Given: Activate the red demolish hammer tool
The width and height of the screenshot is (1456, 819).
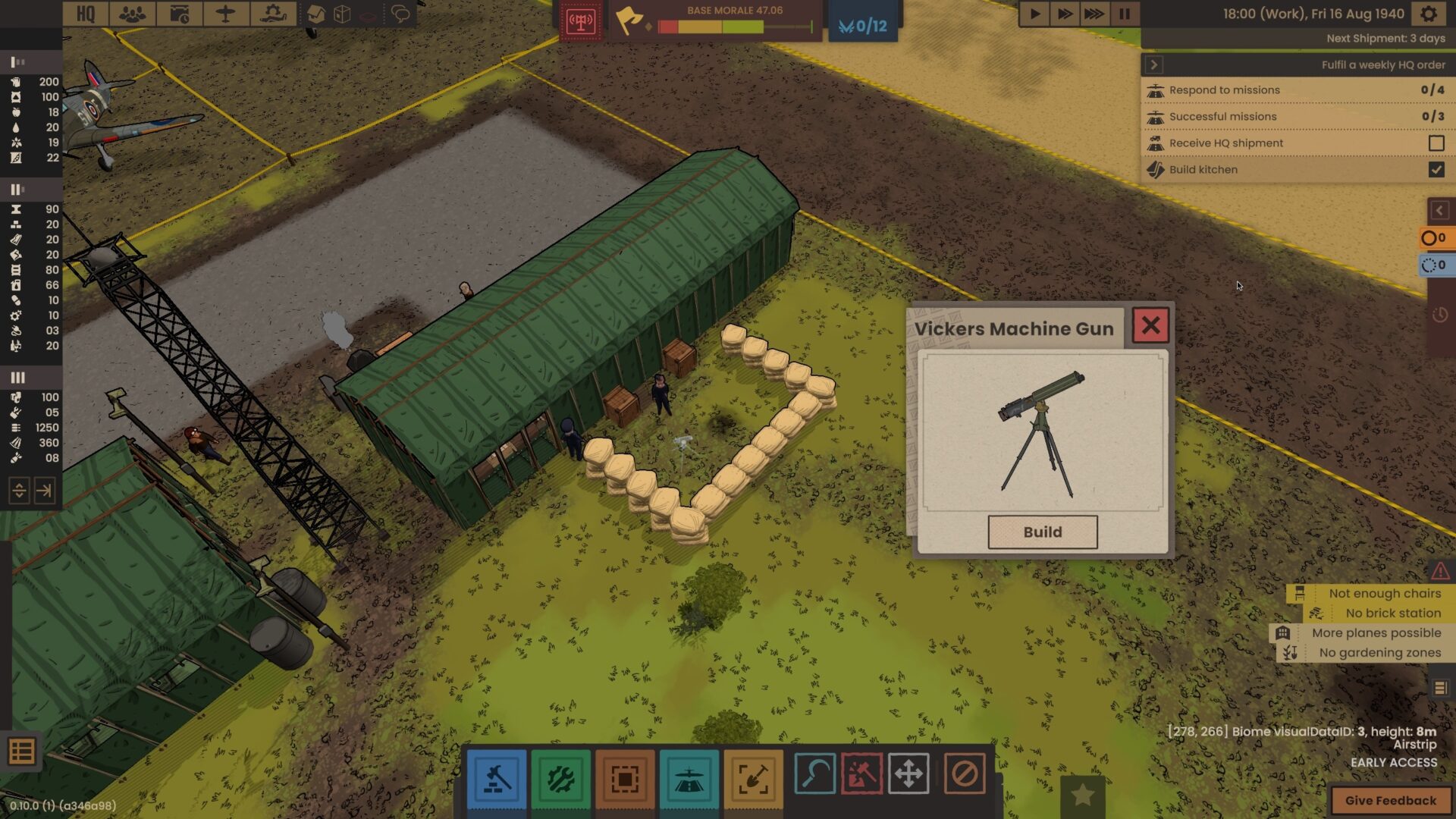Looking at the screenshot, I should click(861, 774).
